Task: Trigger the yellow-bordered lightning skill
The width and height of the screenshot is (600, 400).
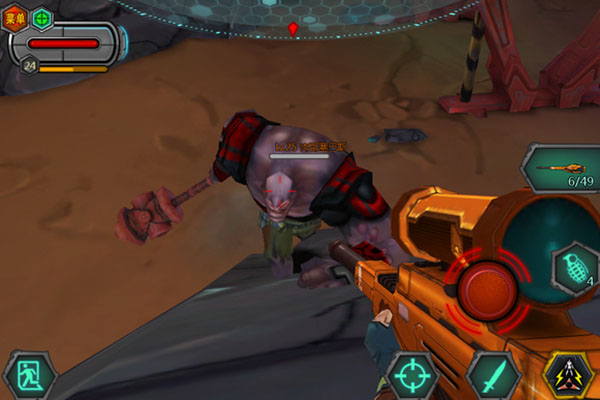Action: [x=568, y=376]
